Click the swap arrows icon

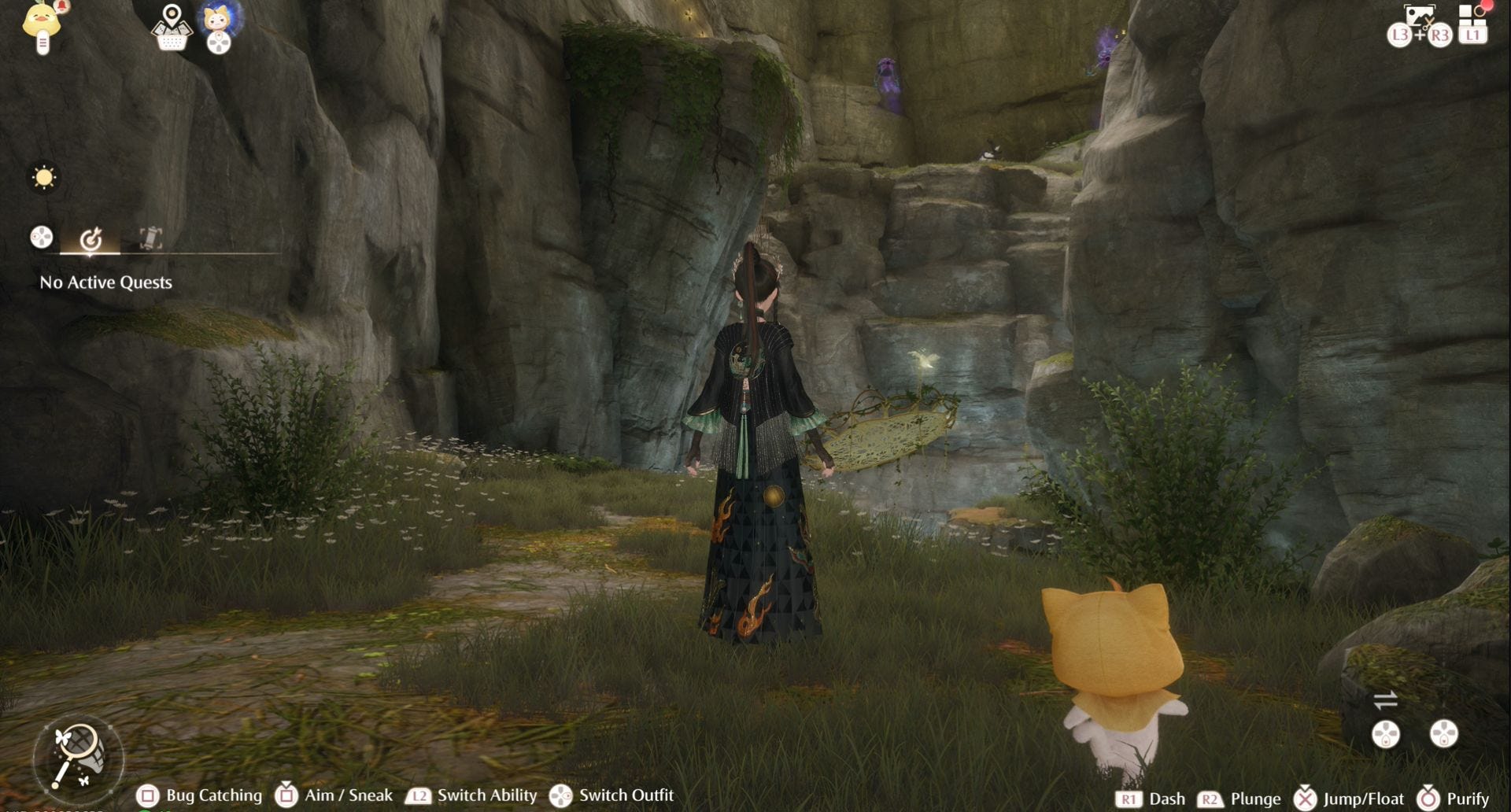tap(1385, 699)
